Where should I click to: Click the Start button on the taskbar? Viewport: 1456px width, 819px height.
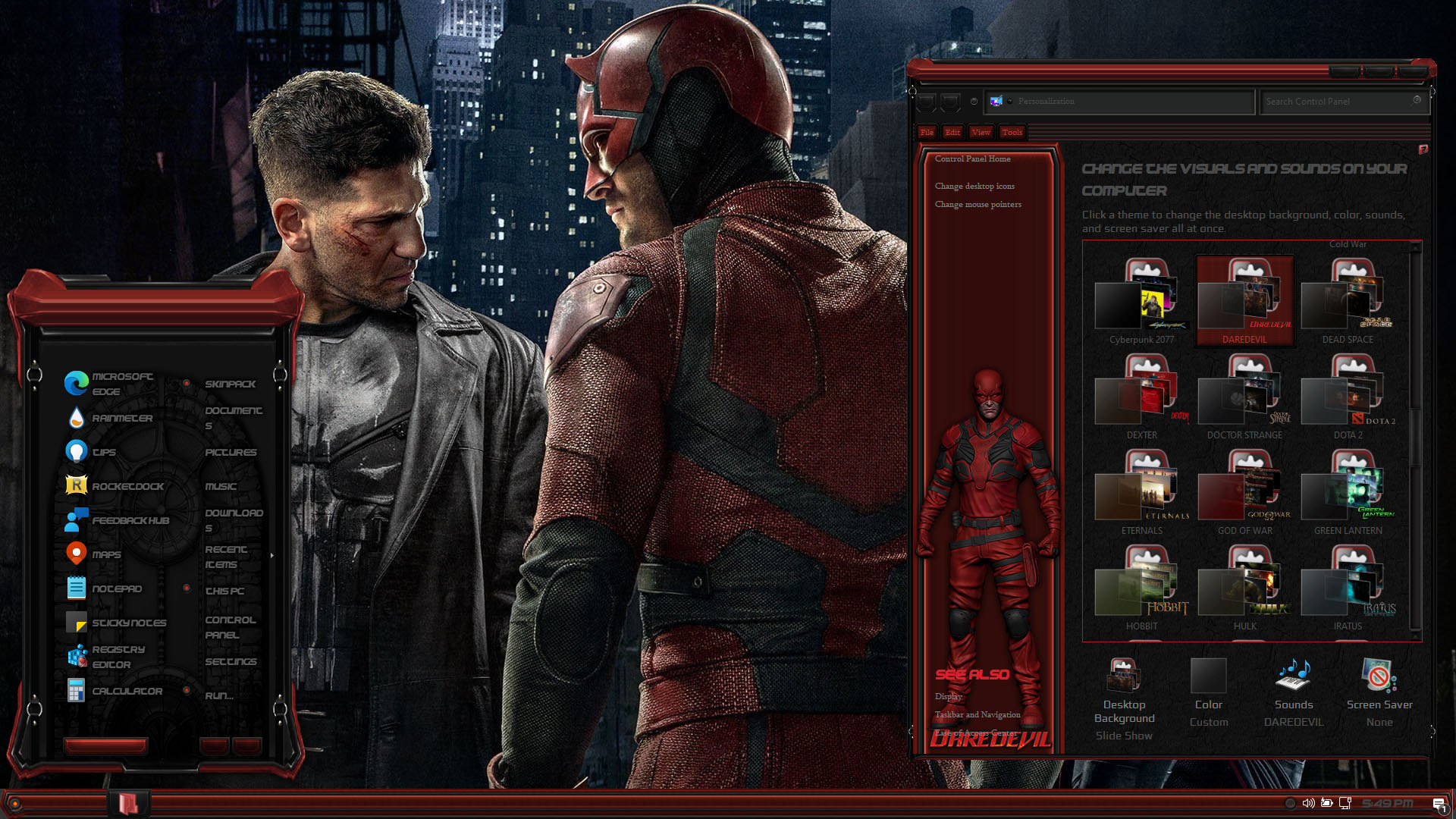click(x=14, y=803)
